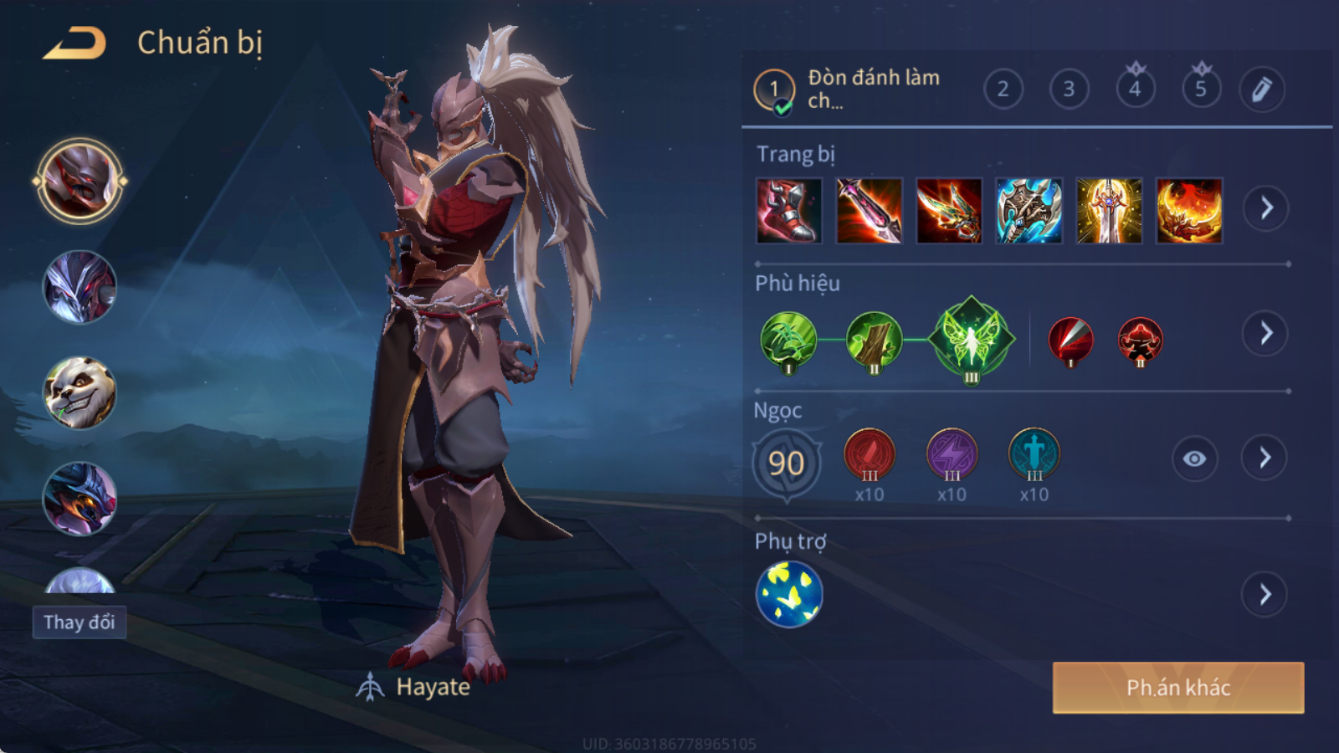Select the Hayate hero portrait
Viewport: 1339px width, 753px height.
point(80,182)
